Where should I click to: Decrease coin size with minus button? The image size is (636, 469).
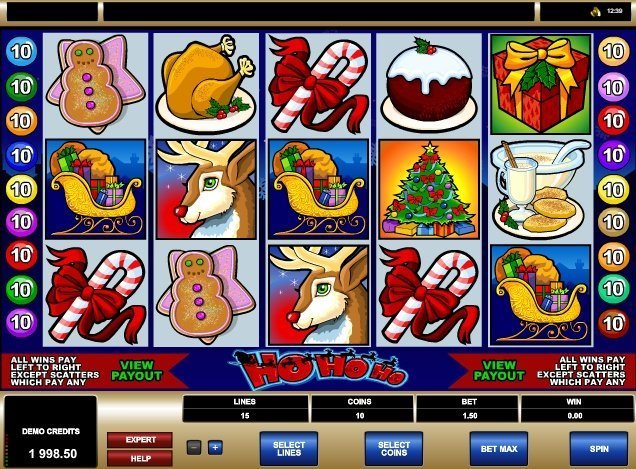pyautogui.click(x=194, y=446)
